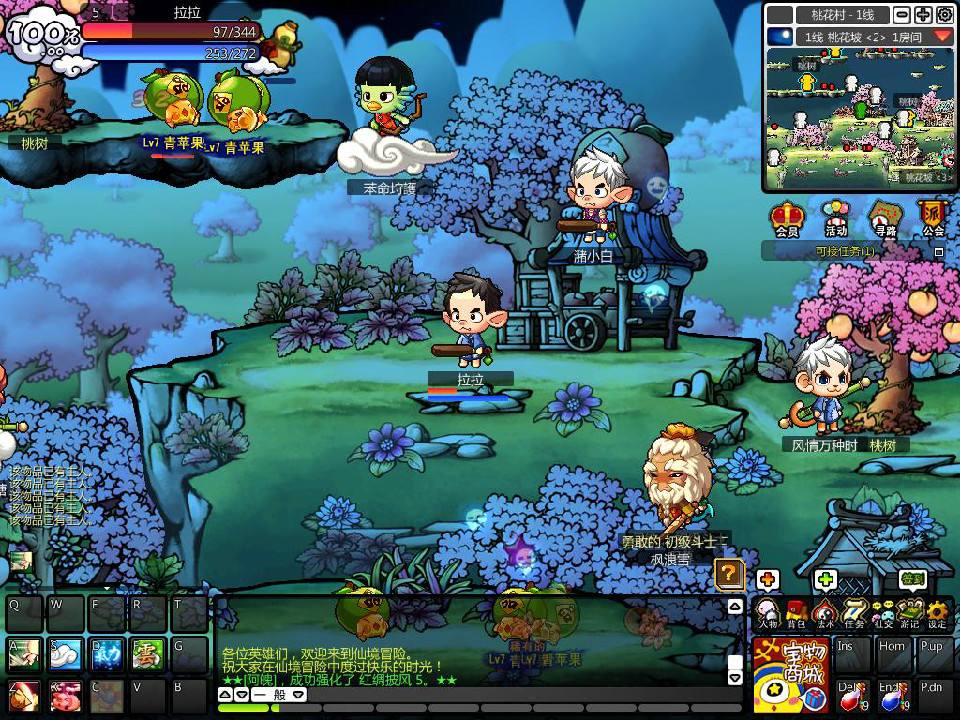The width and height of the screenshot is (960, 720).
Task: Open the 任务 quest scroll
Action: point(853,613)
